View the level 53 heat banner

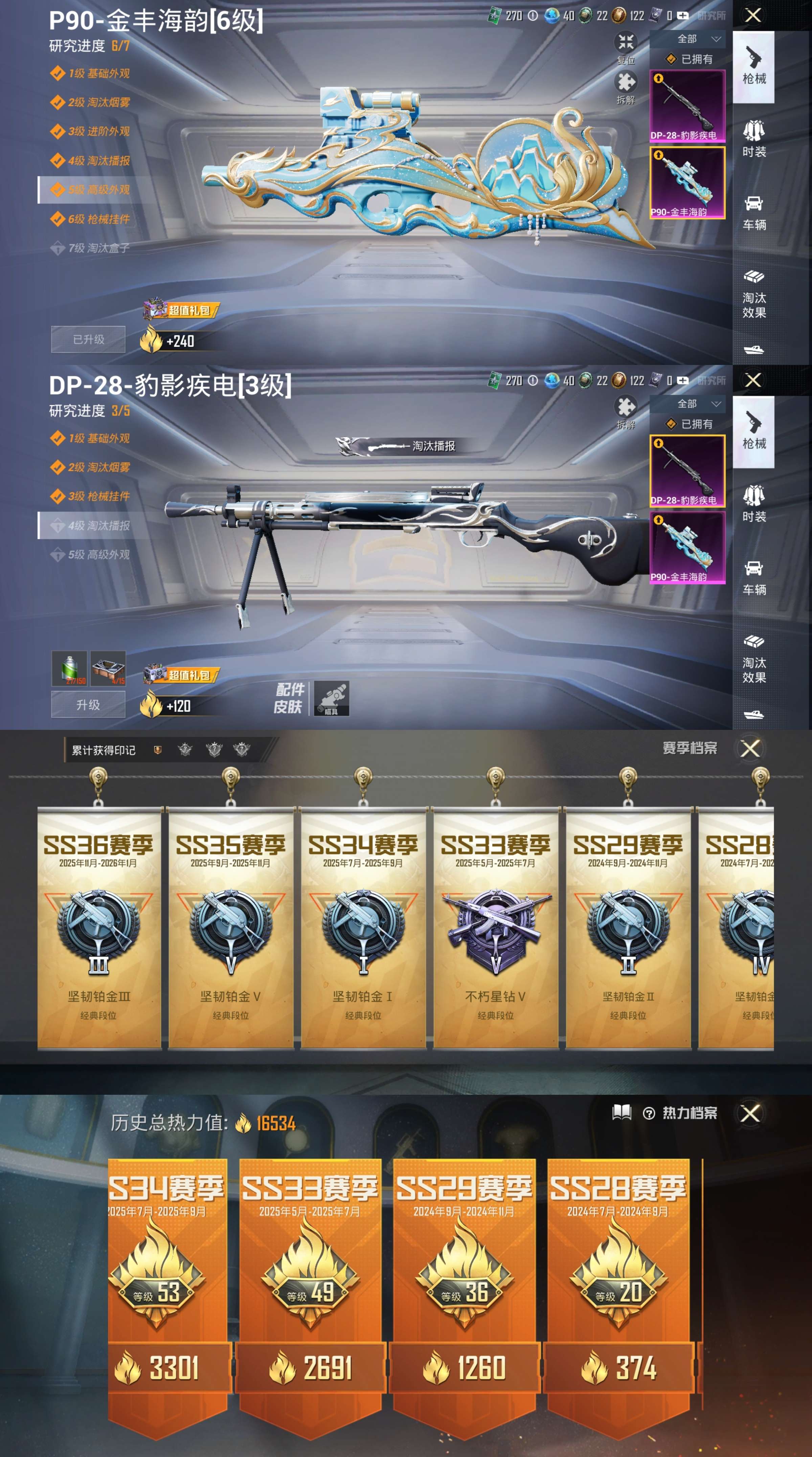[x=168, y=1289]
